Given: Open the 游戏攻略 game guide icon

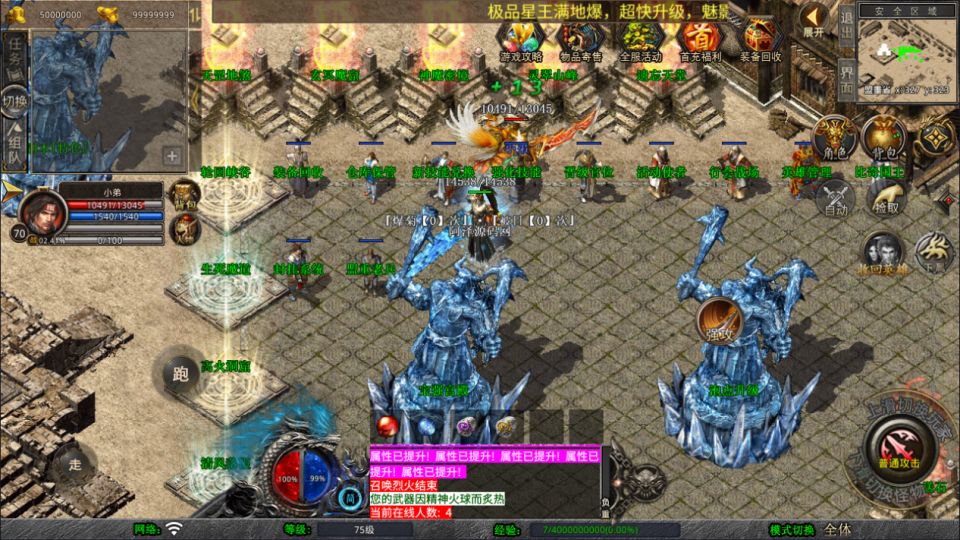Looking at the screenshot, I should pyautogui.click(x=520, y=38).
